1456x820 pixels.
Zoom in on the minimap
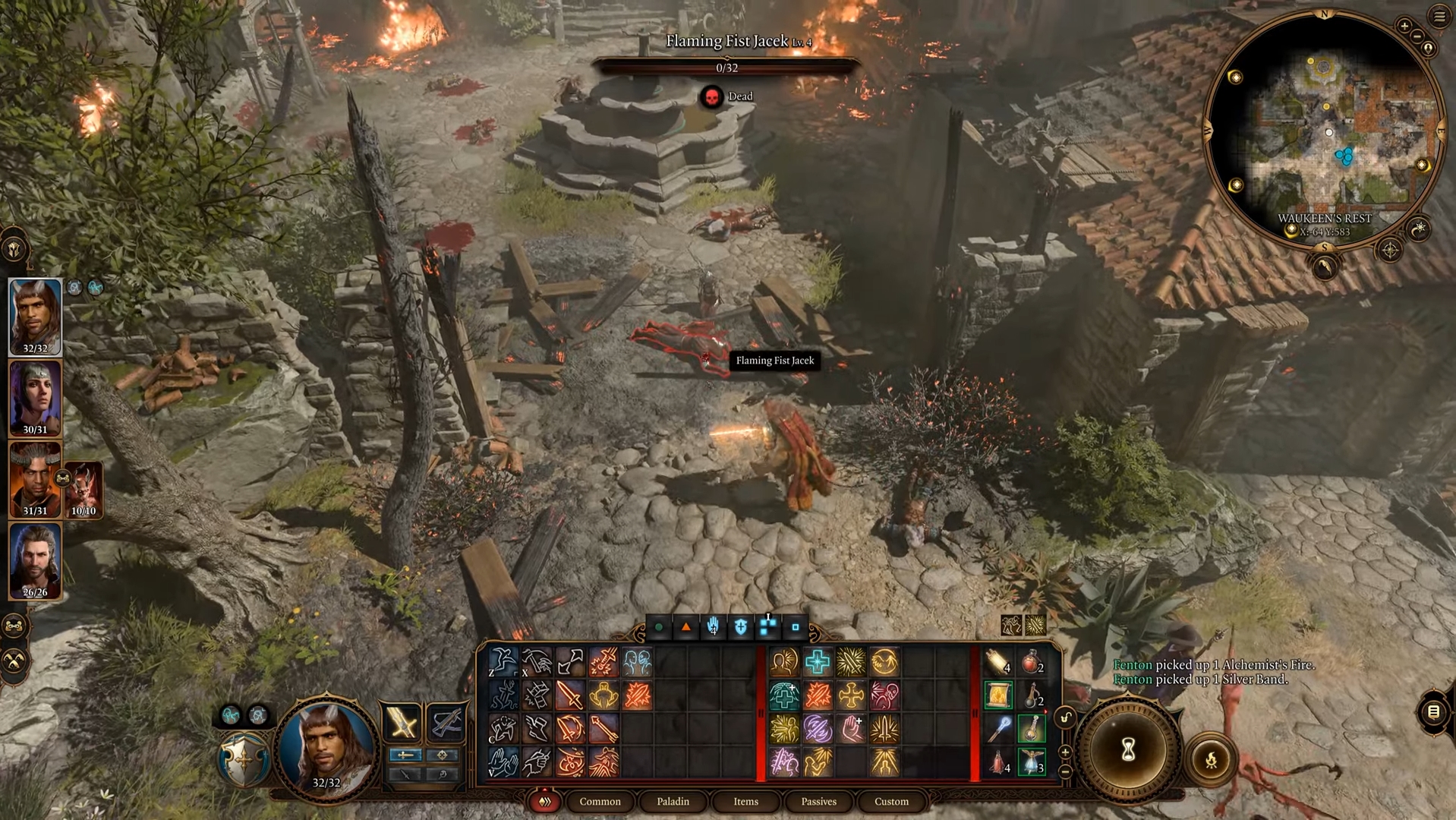1404,26
